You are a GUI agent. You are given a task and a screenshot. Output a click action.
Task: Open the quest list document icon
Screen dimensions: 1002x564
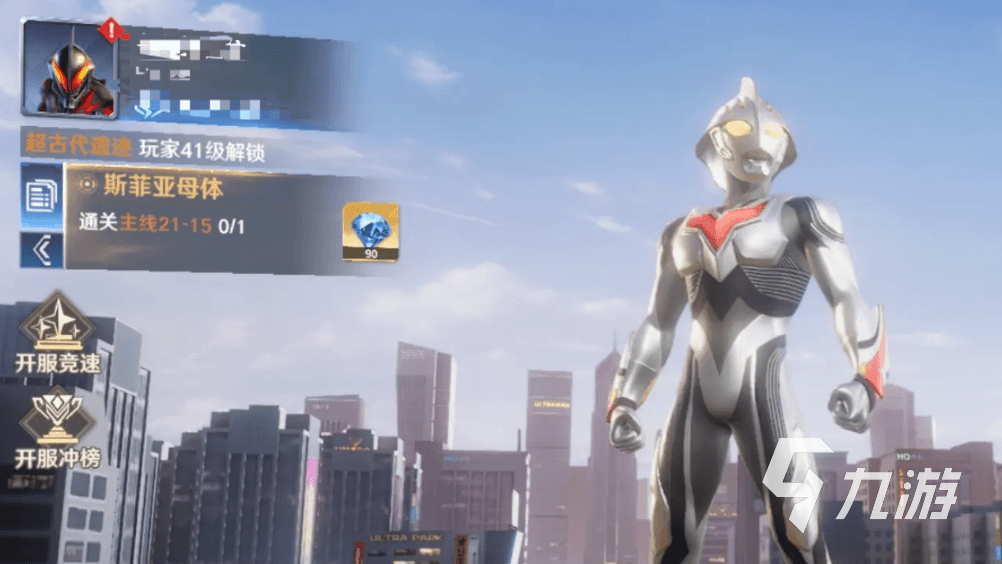41,196
